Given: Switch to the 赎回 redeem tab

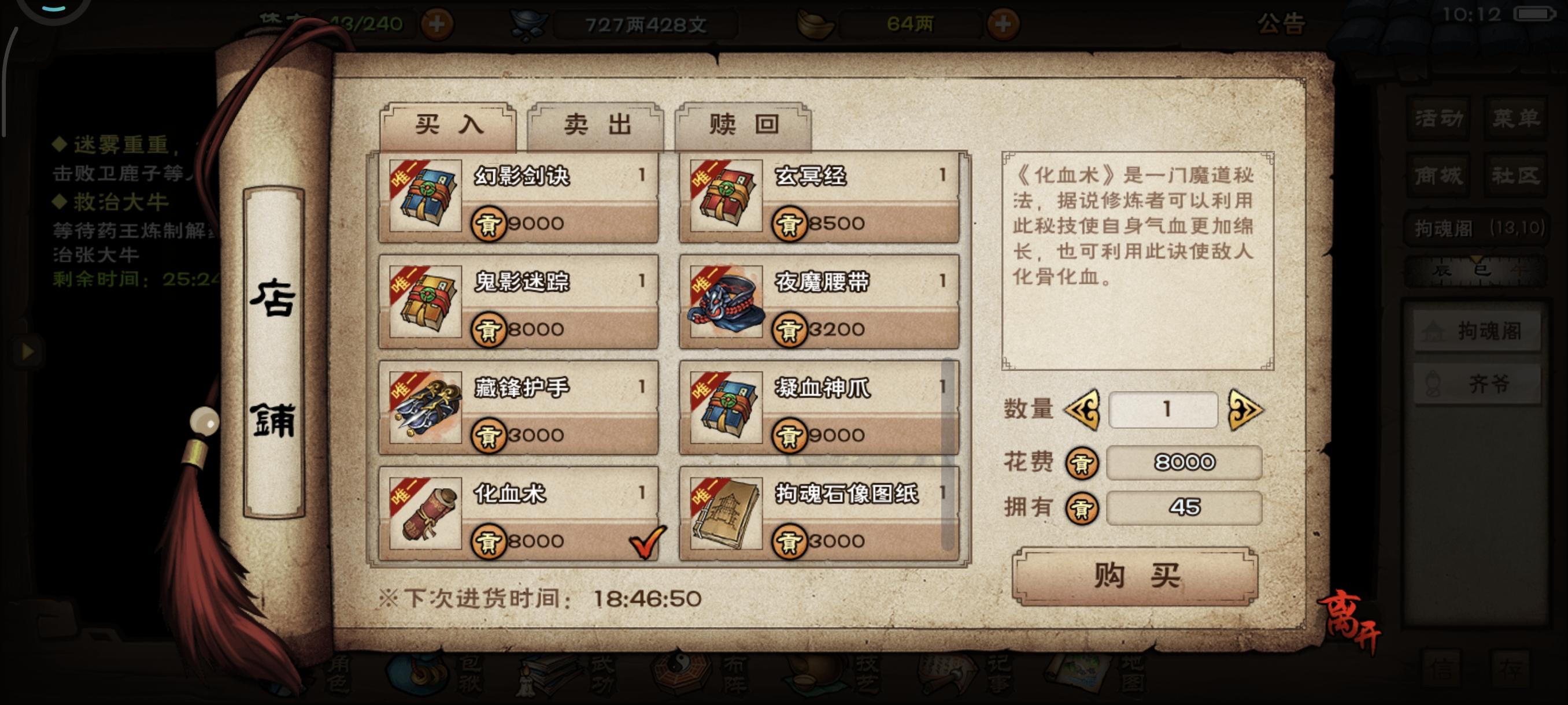Looking at the screenshot, I should [x=741, y=124].
